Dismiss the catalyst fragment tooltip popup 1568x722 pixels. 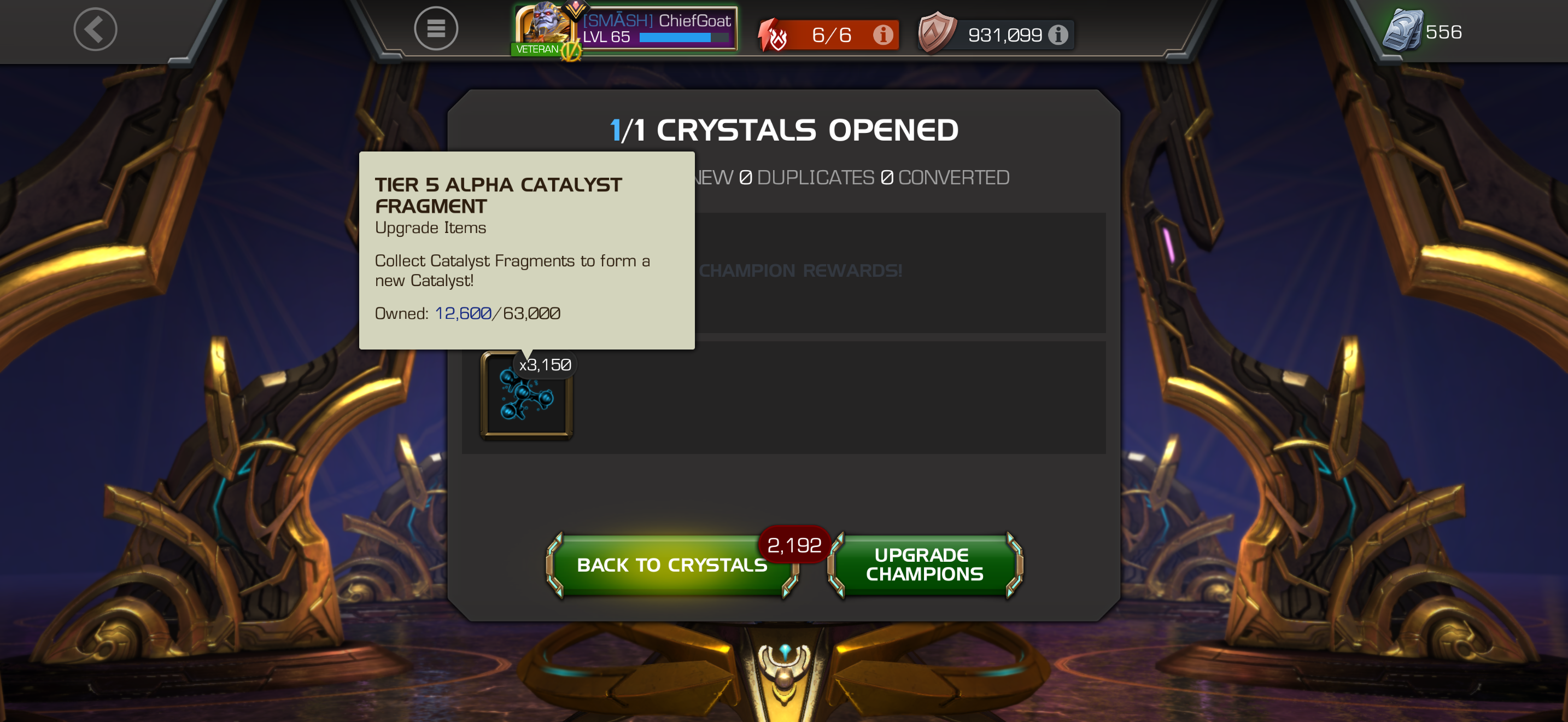526,249
